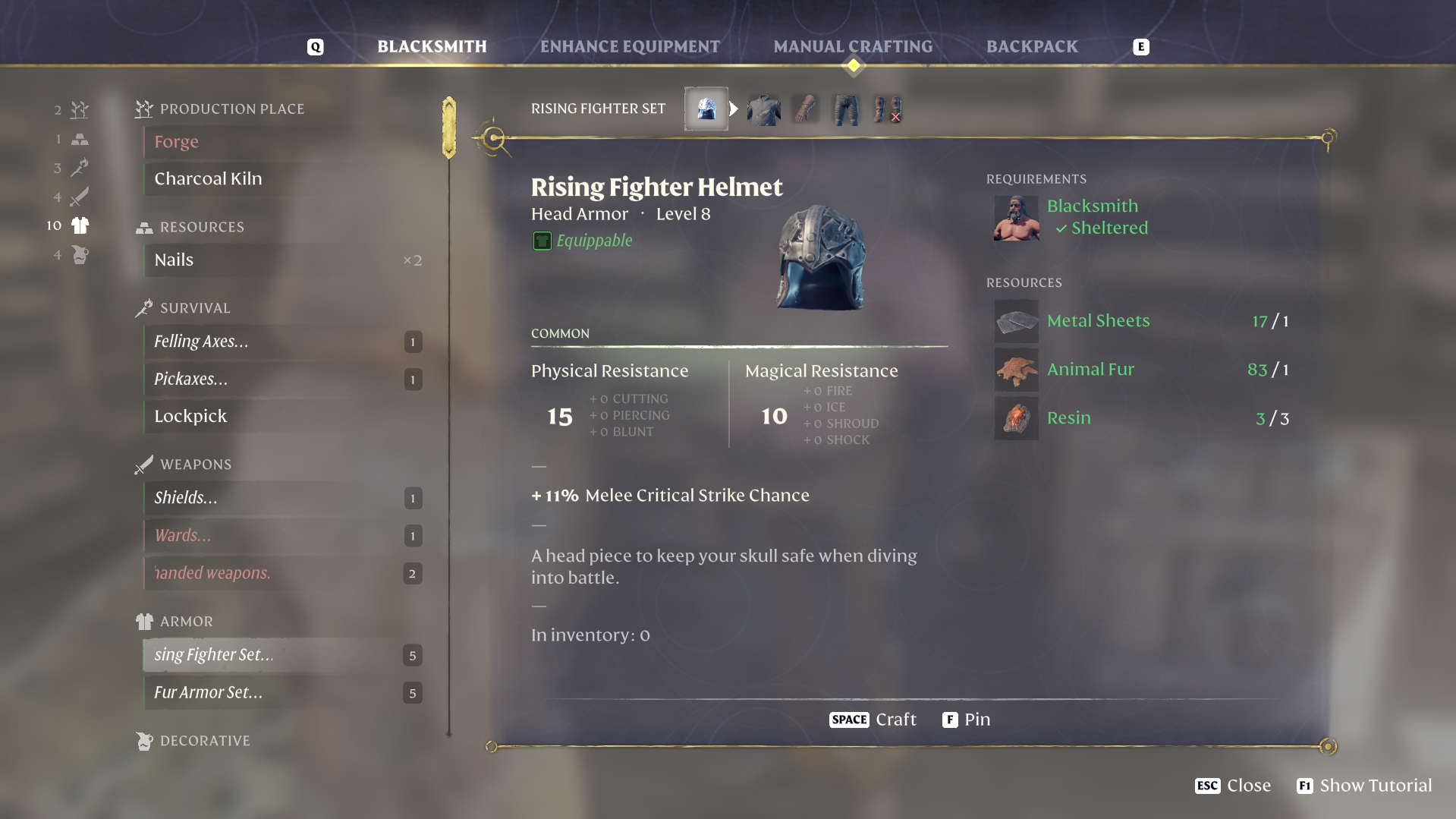
Task: Select the Charcoal Kiln recipe
Action: (x=208, y=178)
